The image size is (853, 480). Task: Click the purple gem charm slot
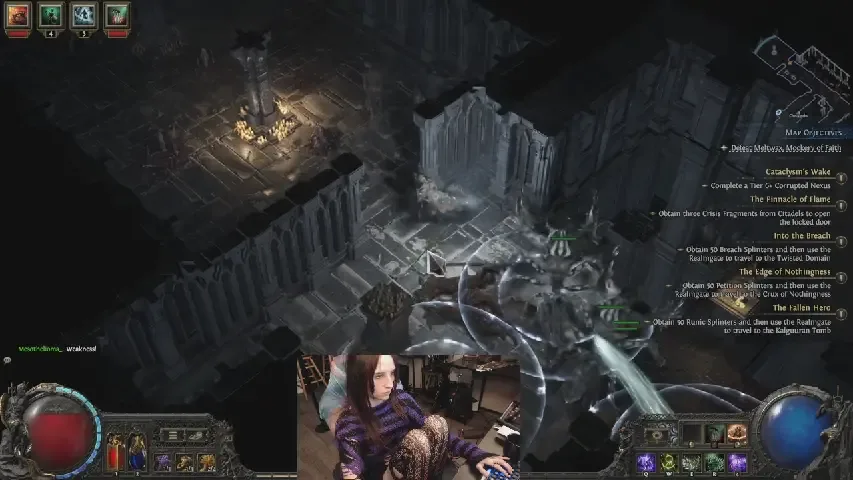(x=162, y=461)
